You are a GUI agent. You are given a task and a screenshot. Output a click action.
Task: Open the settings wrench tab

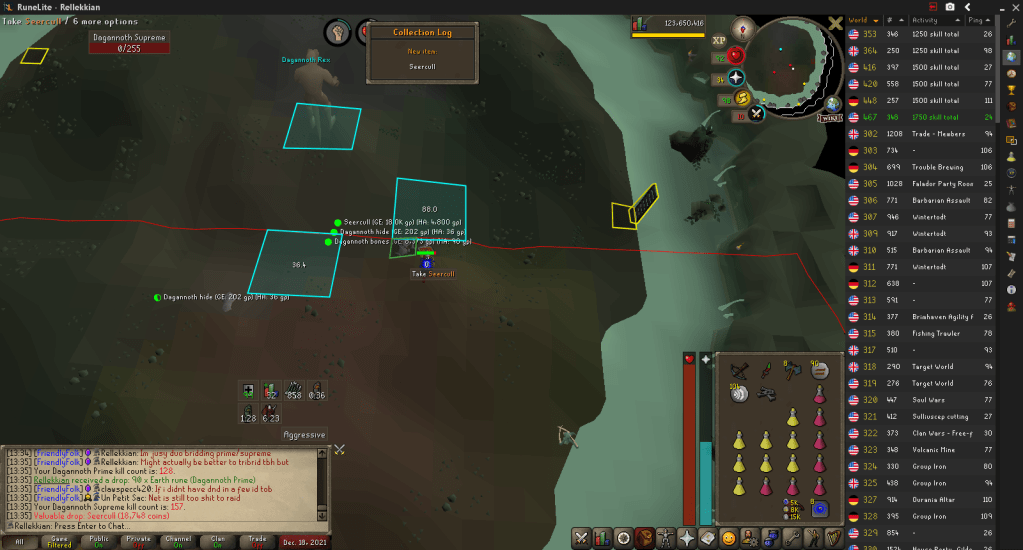point(791,538)
